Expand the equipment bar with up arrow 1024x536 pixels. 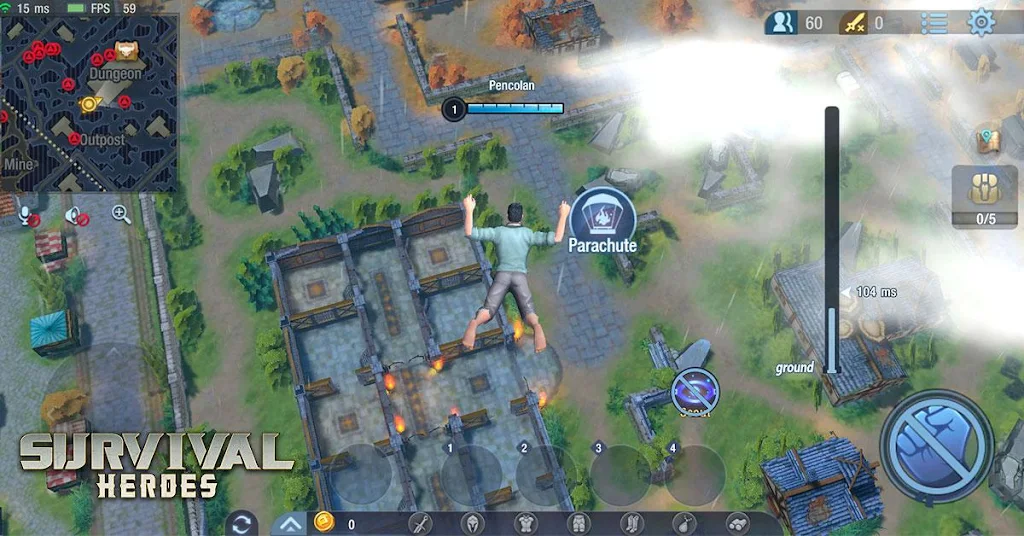(x=289, y=523)
